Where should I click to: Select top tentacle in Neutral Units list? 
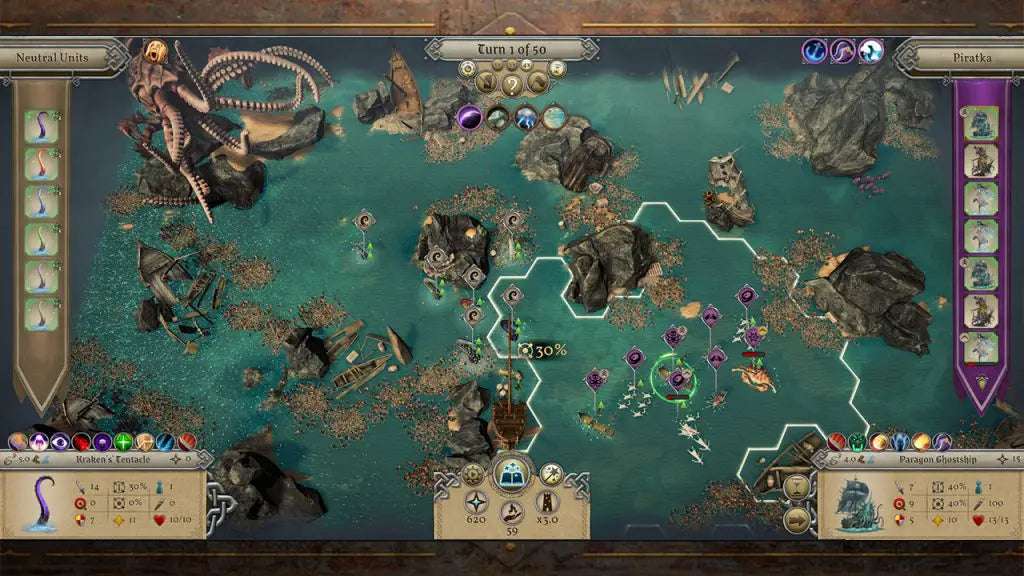pyautogui.click(x=41, y=125)
